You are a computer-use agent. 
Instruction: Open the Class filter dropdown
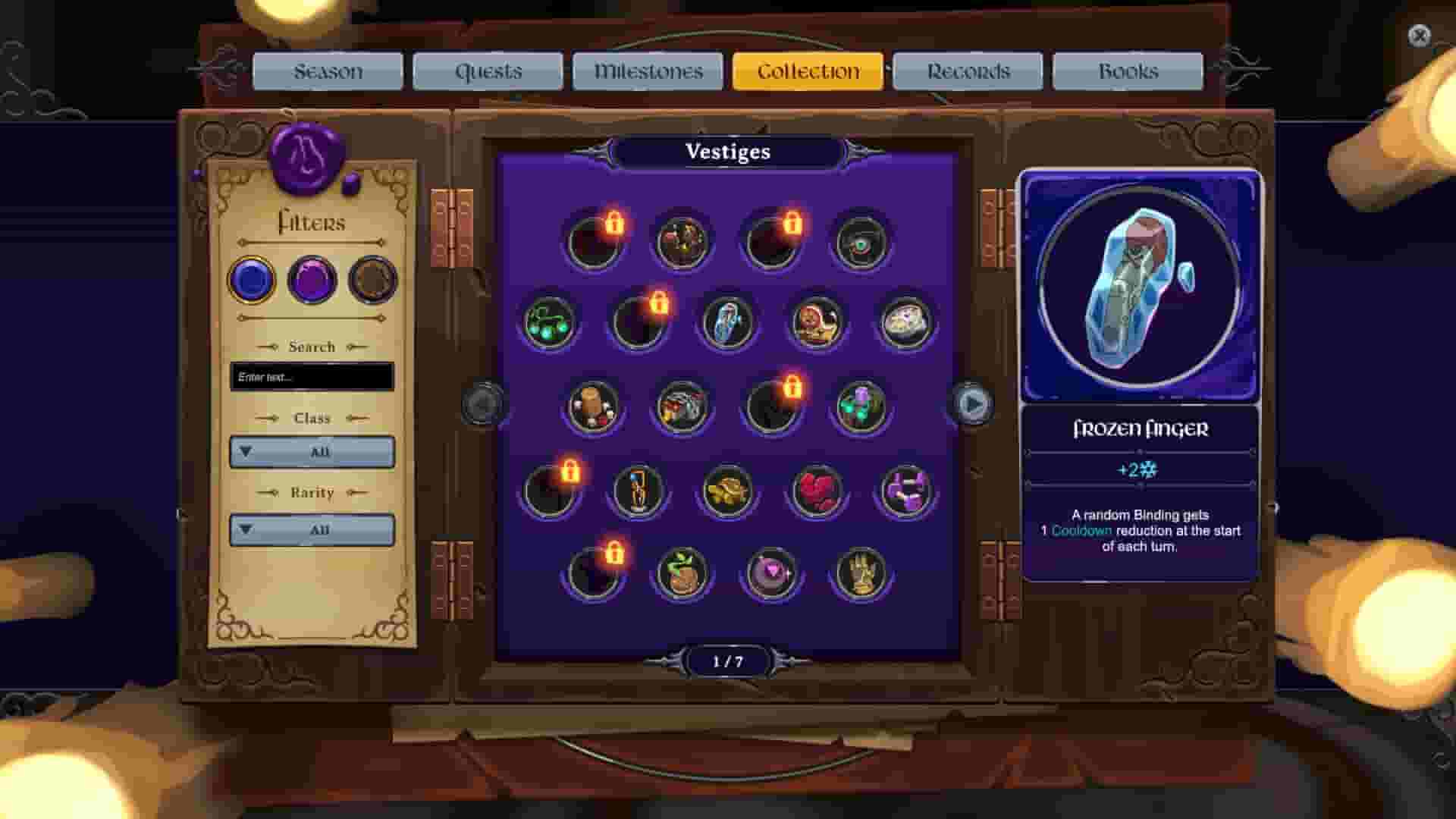tap(311, 452)
